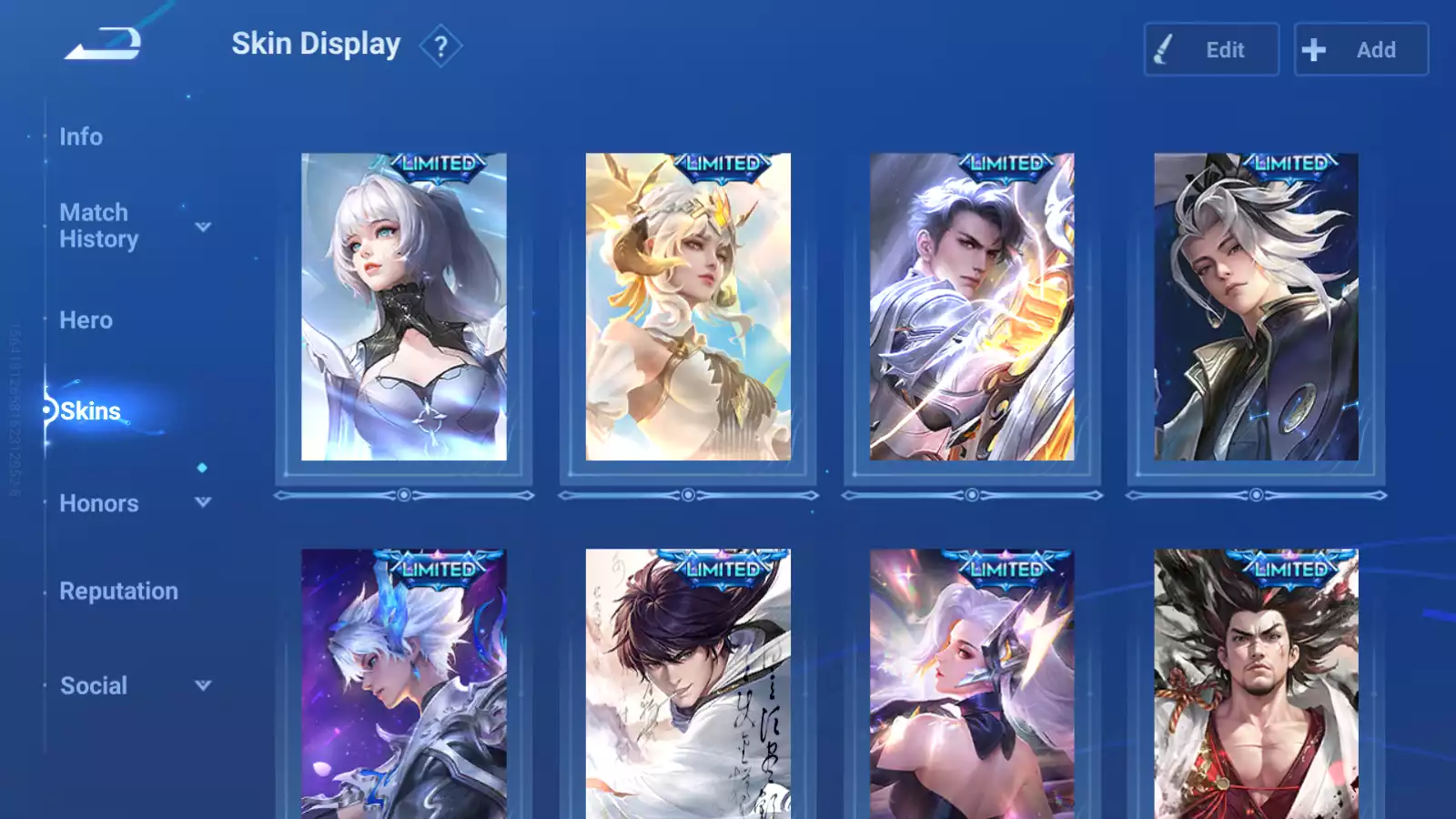Go back using the arrow button
This screenshot has width=1456, height=819.
click(x=103, y=44)
